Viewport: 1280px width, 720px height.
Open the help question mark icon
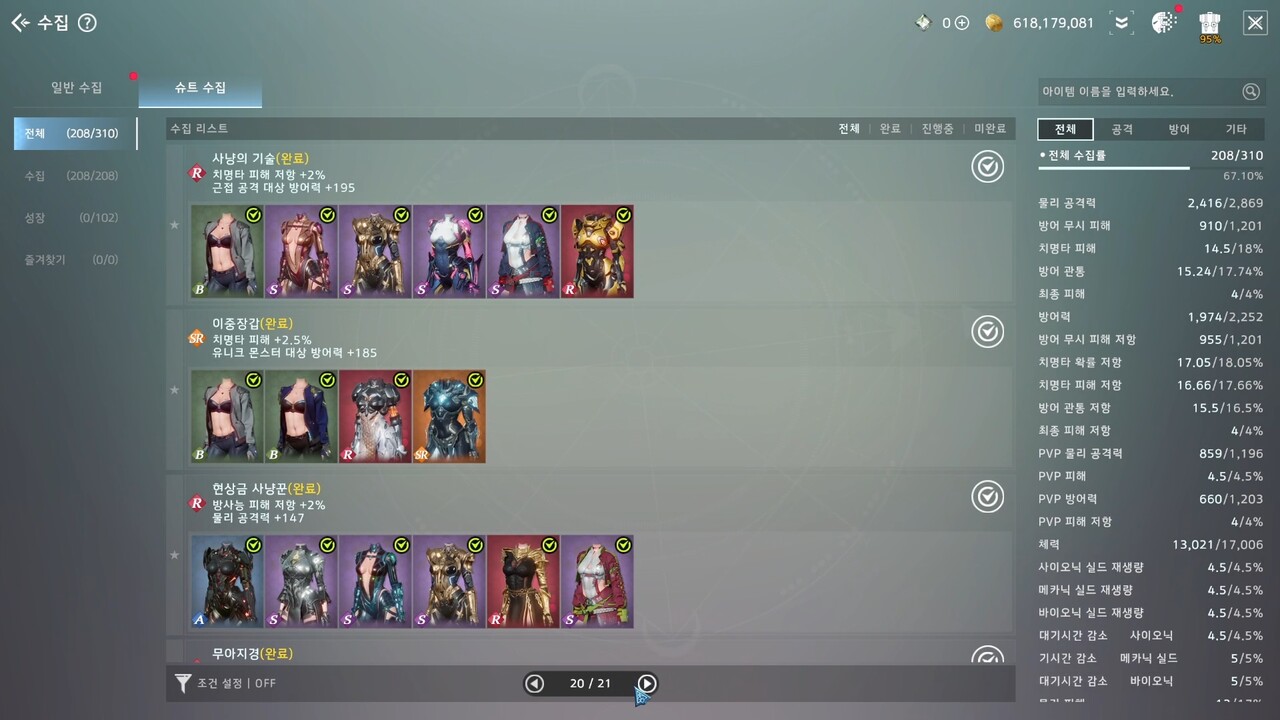pyautogui.click(x=87, y=23)
